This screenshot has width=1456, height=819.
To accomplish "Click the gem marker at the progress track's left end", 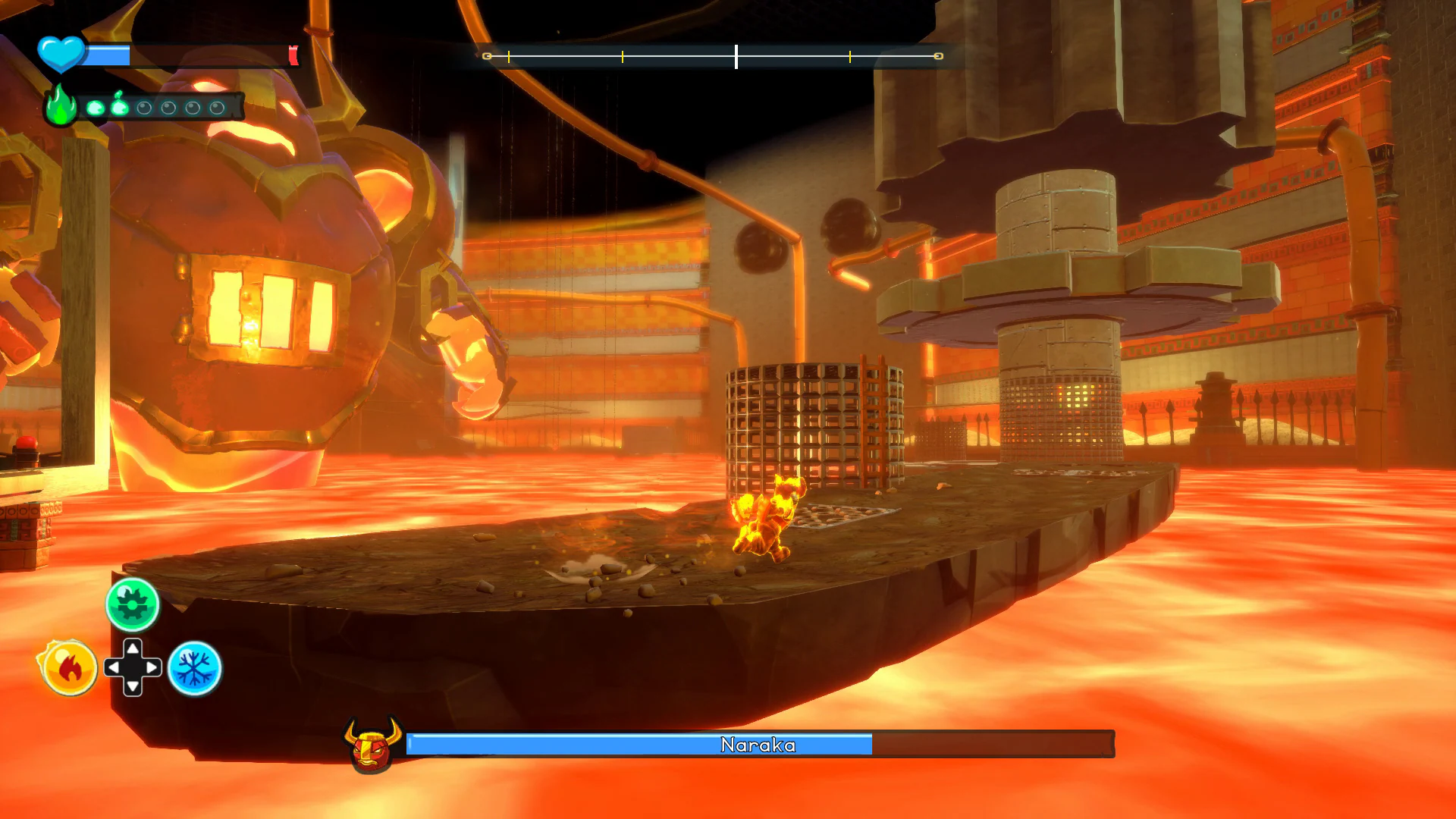I will (x=487, y=55).
